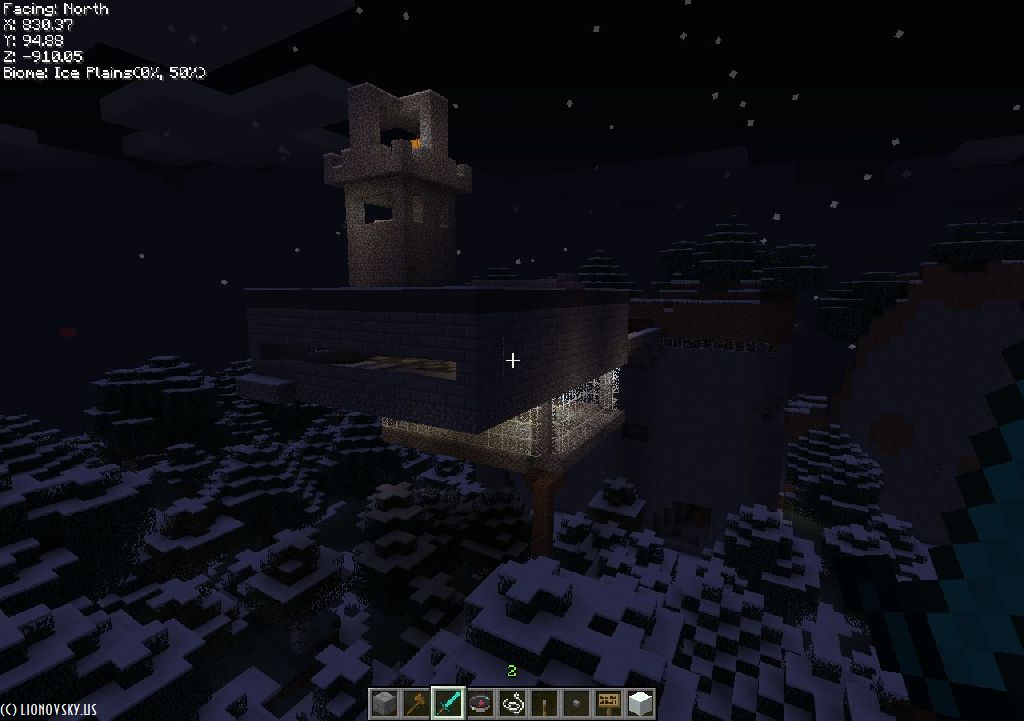Select the stick hotbar slot
The image size is (1024, 721).
pyautogui.click(x=545, y=703)
